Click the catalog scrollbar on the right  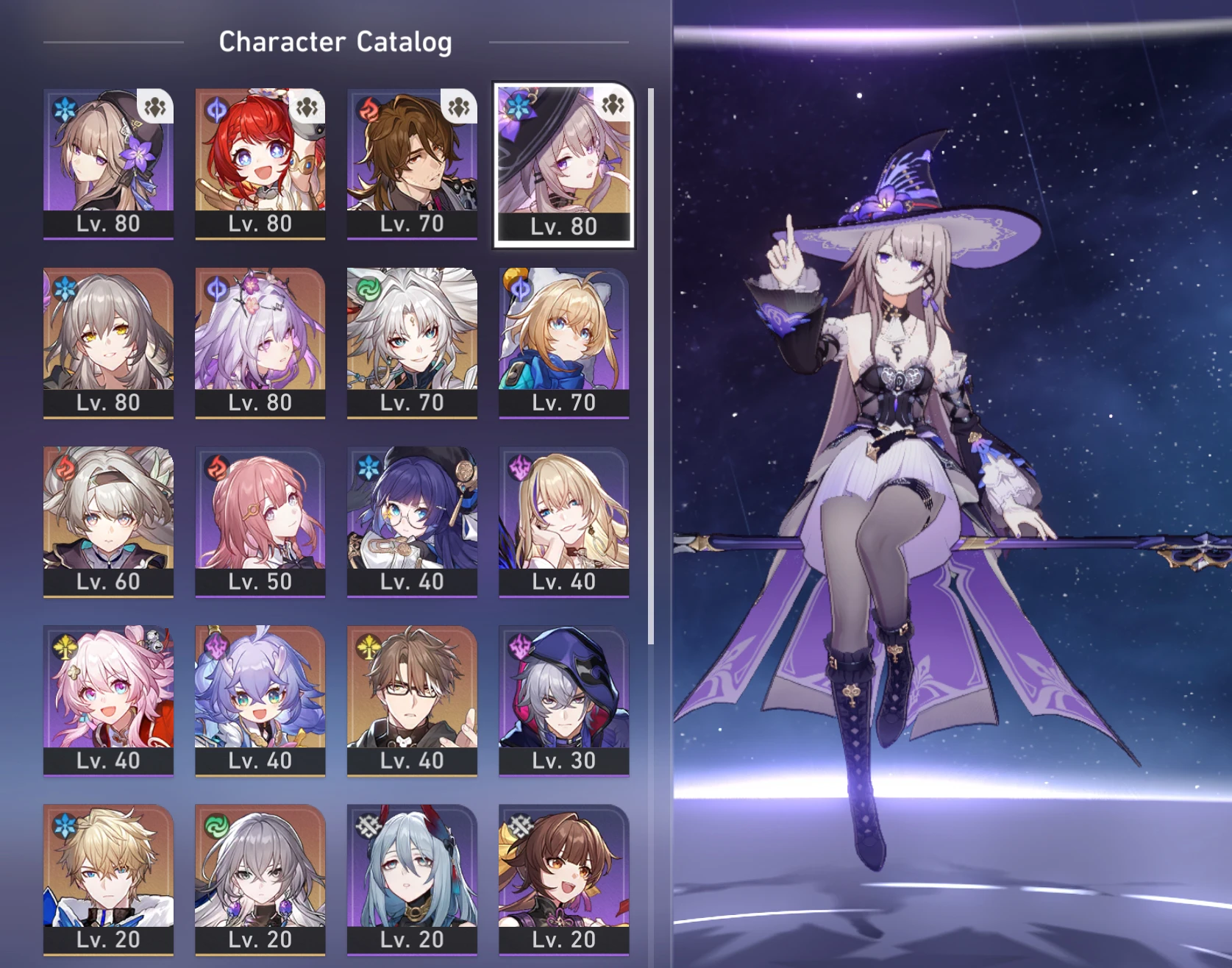650,368
